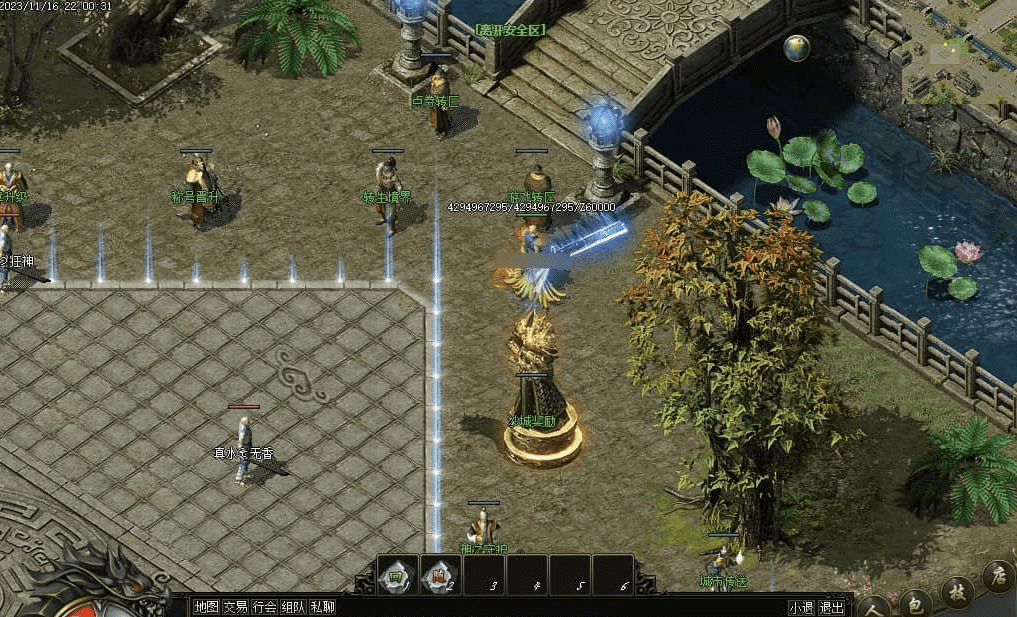
Task: Use the 随 scroll in hotbar slot 2
Action: [x=439, y=576]
